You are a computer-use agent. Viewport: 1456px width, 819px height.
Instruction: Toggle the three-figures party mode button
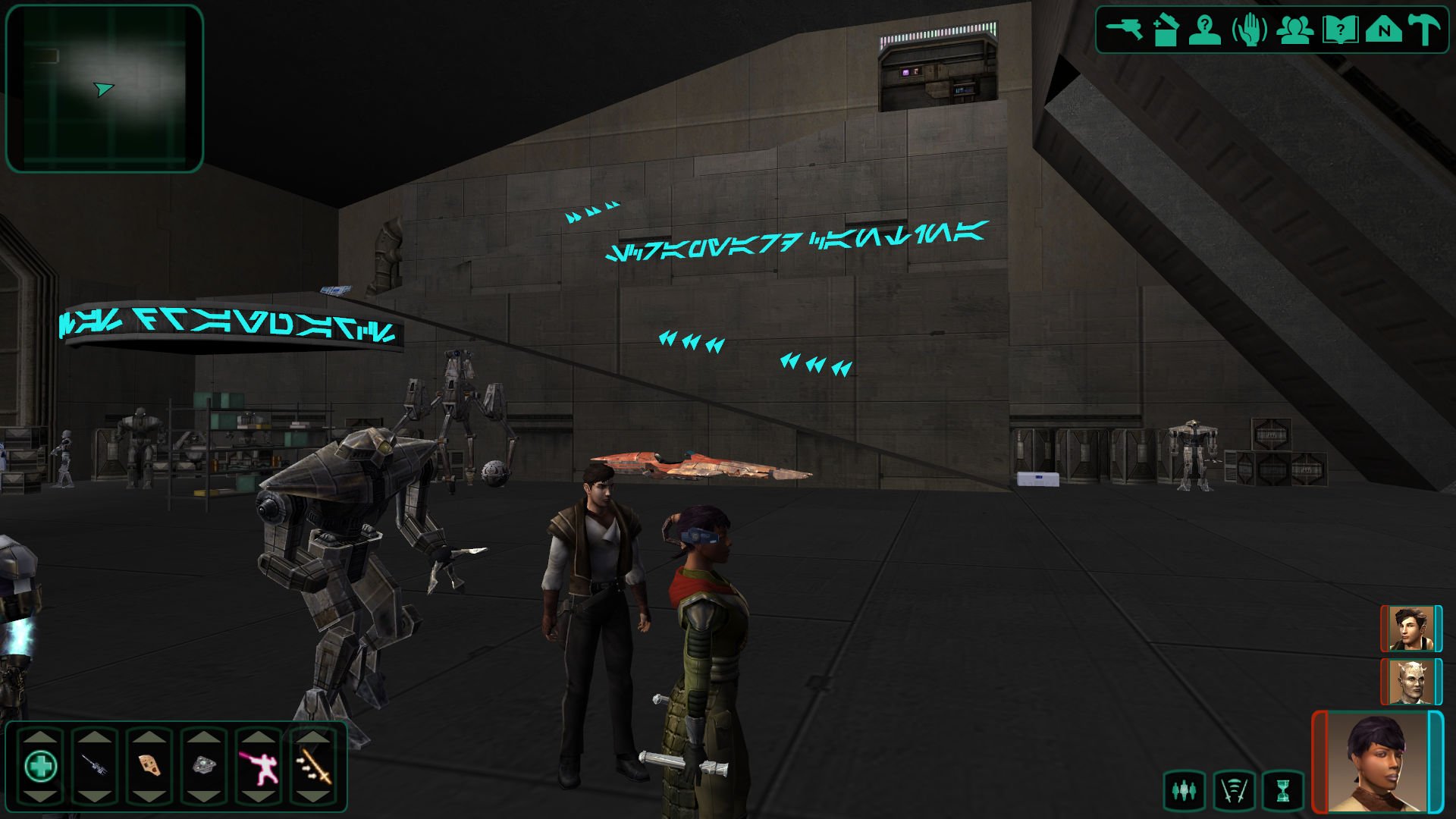pyautogui.click(x=1184, y=792)
